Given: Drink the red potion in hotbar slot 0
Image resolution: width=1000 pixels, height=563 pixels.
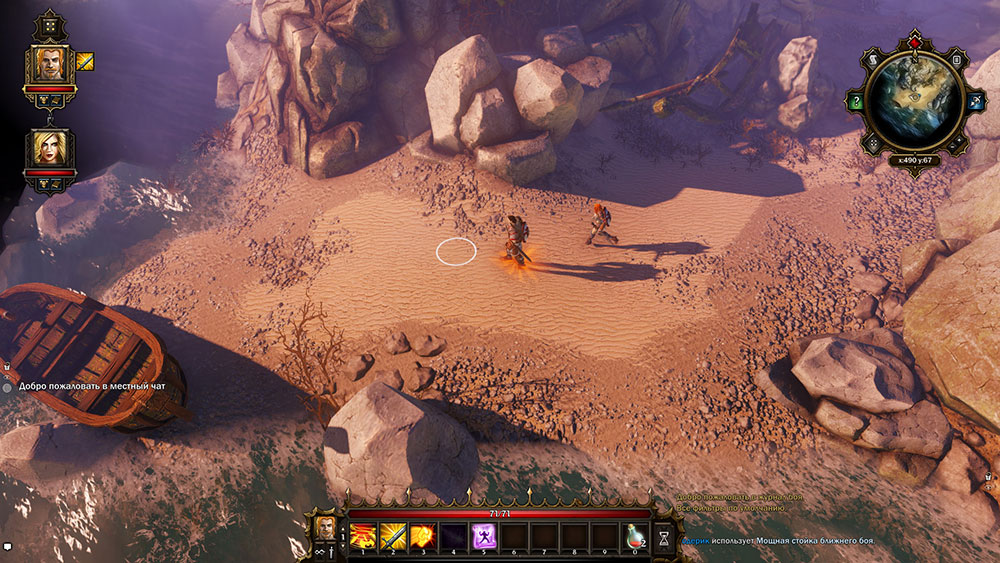Looking at the screenshot, I should [x=634, y=536].
